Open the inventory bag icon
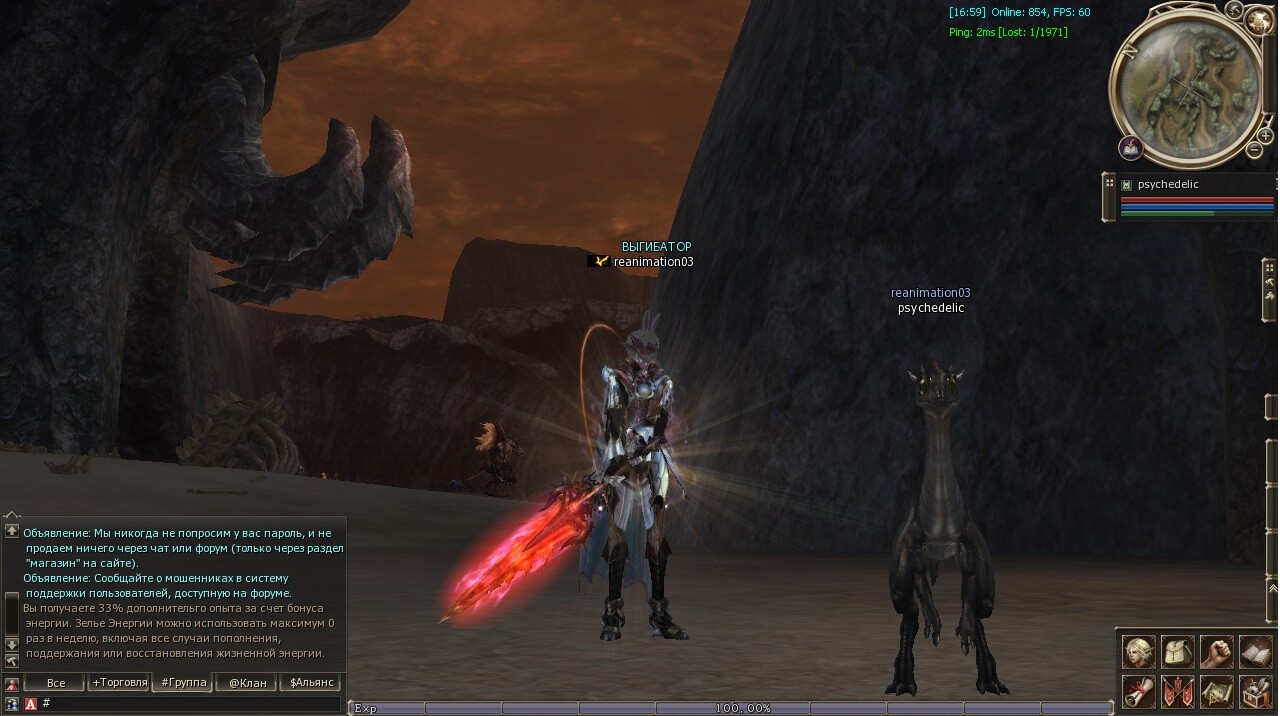The image size is (1280, 716). [x=1178, y=652]
